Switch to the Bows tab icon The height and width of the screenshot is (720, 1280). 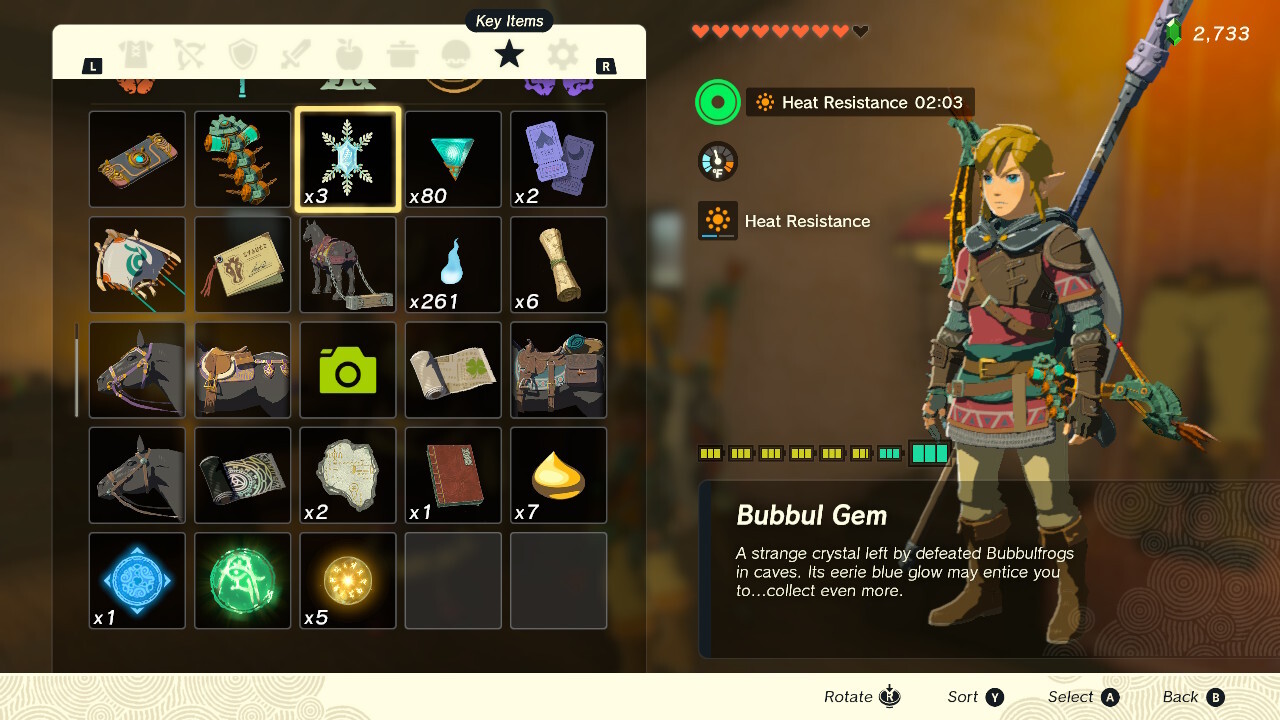pos(189,56)
